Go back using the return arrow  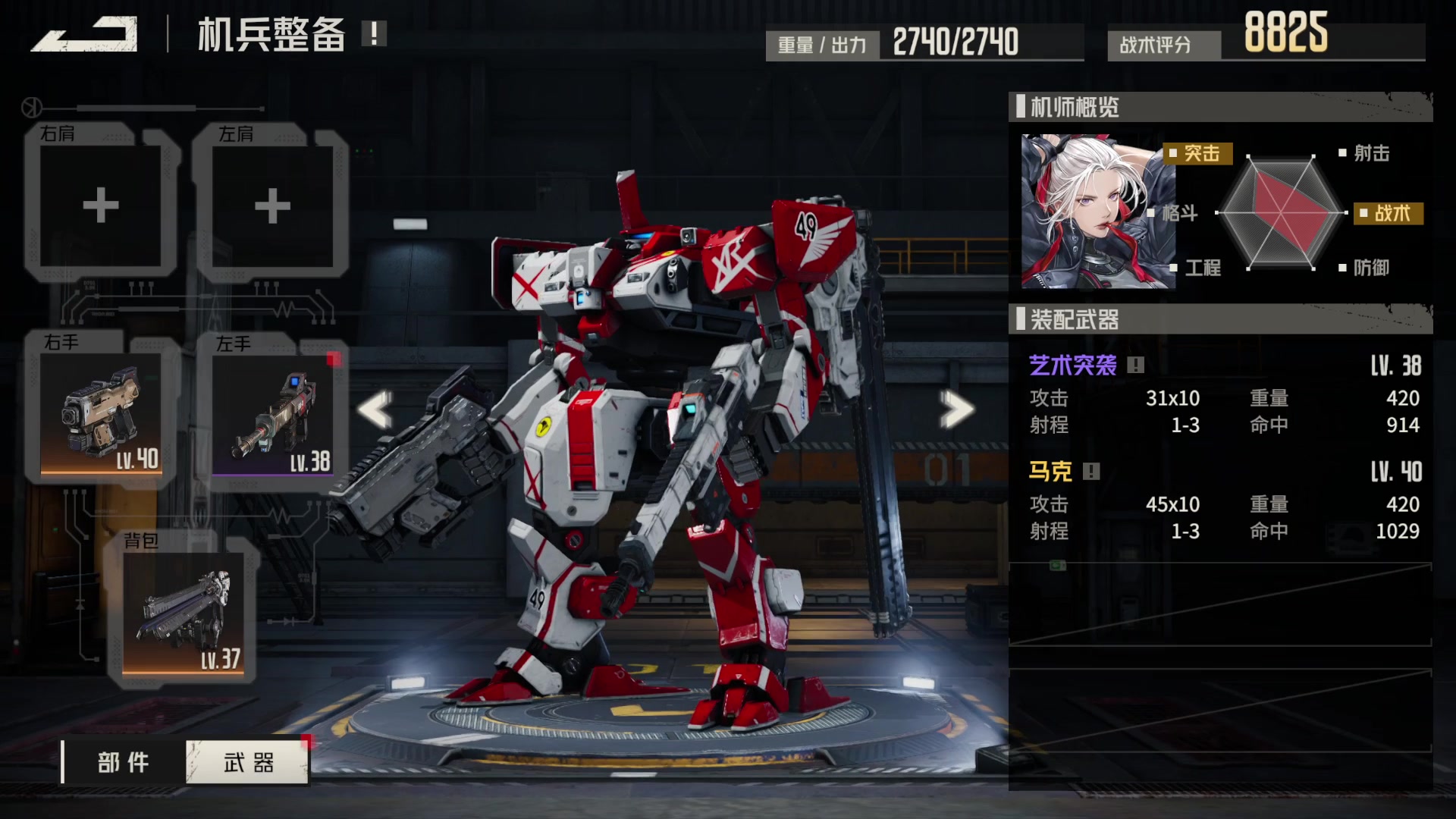tap(85, 36)
